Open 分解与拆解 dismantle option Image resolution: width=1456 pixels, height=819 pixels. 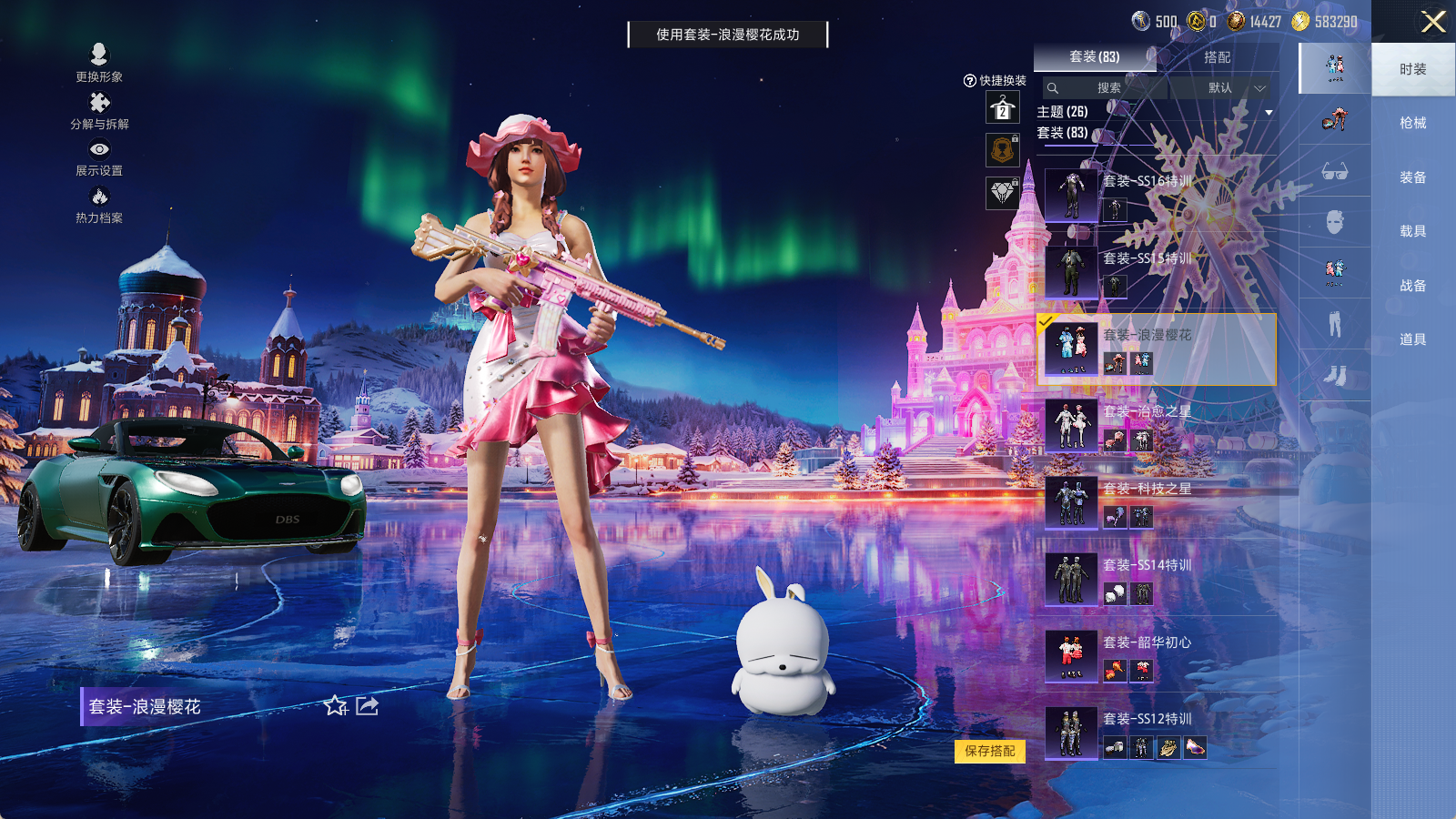99,110
